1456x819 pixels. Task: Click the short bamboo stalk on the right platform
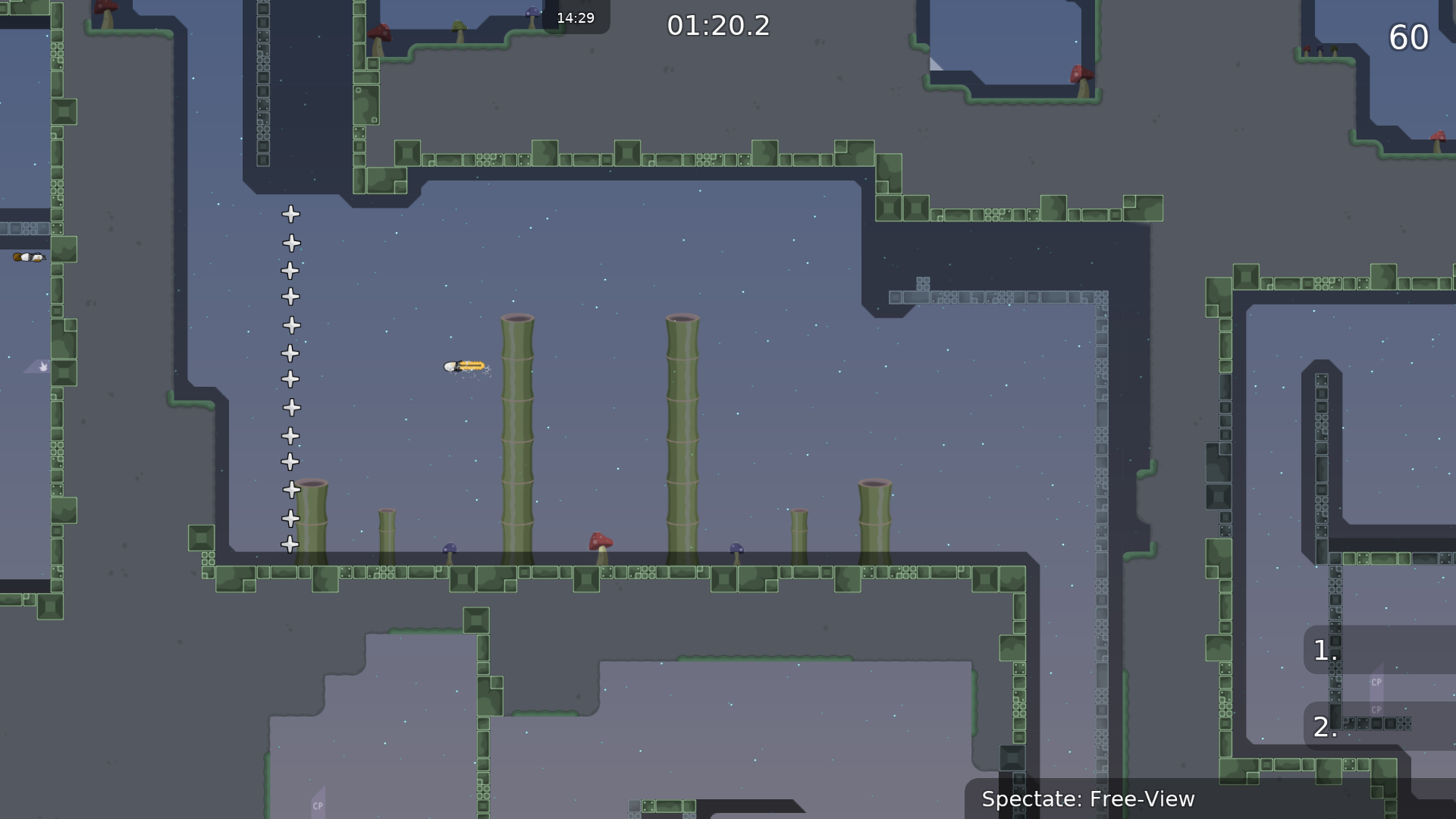click(800, 535)
